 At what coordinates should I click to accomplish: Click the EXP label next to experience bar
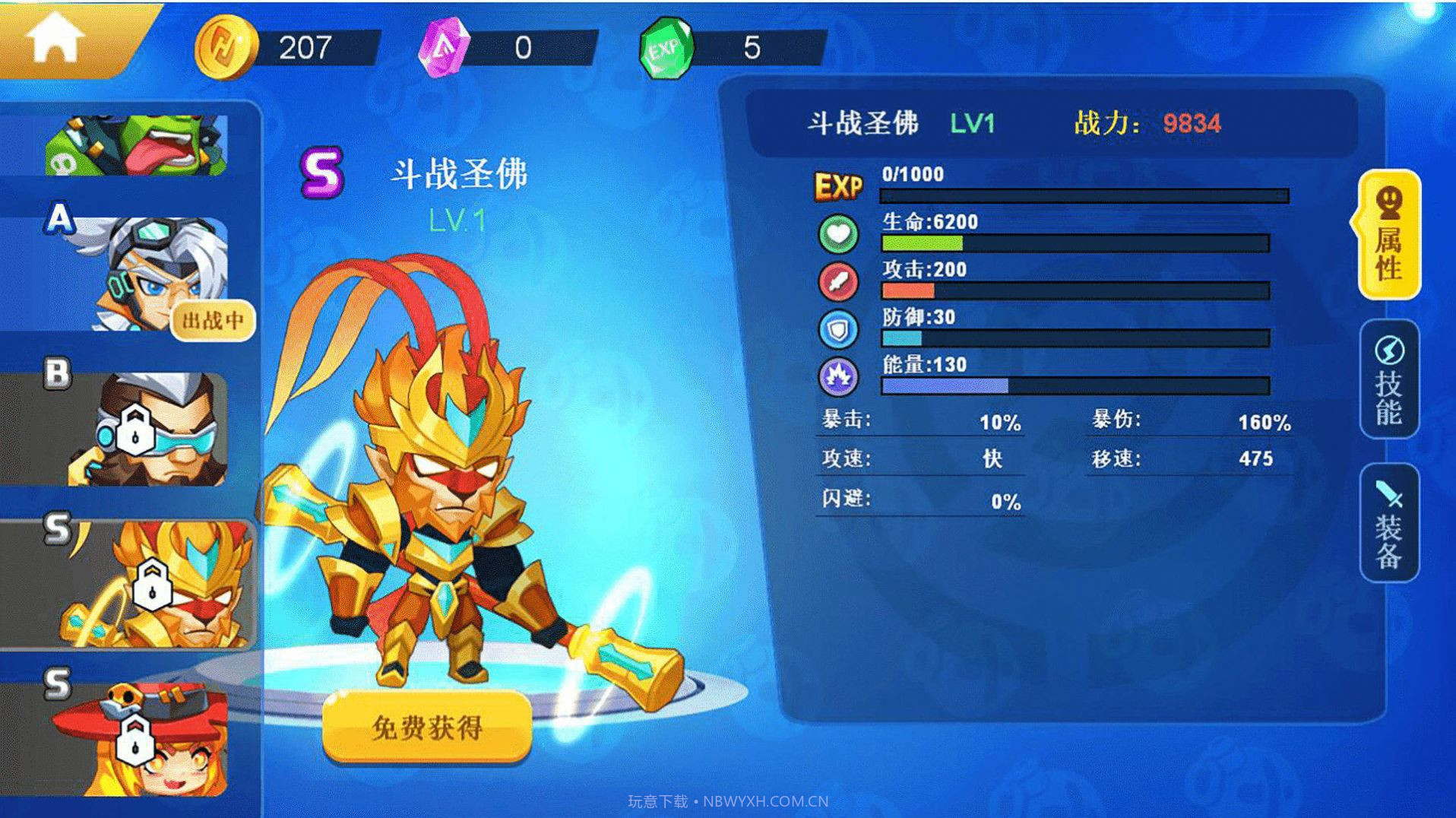tap(838, 185)
